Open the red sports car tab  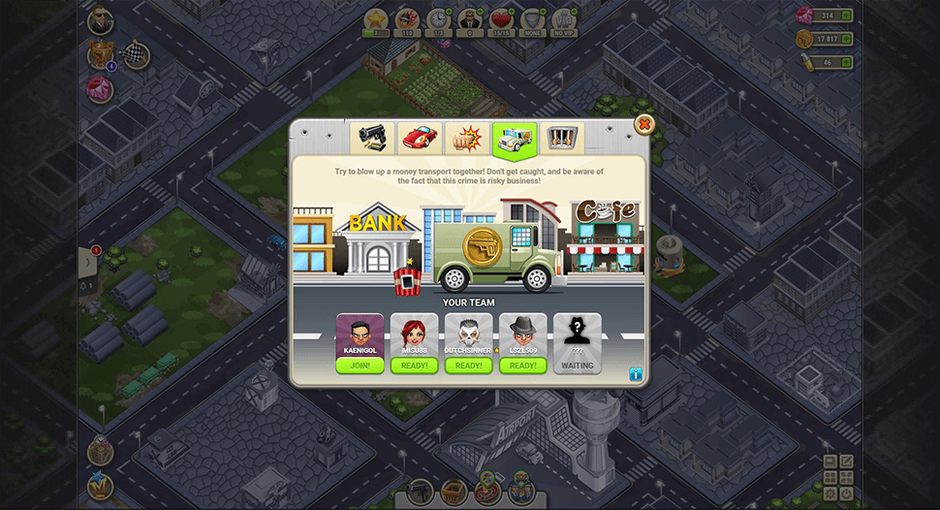419,138
